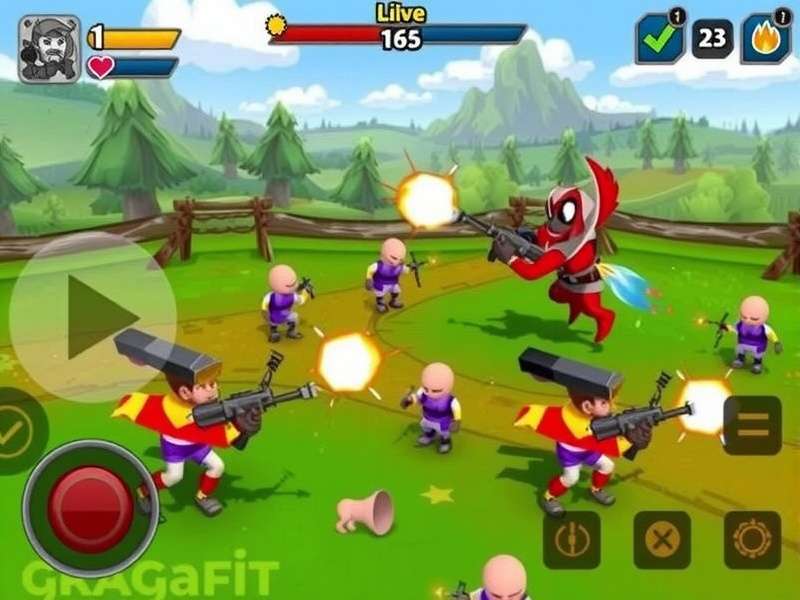Image resolution: width=800 pixels, height=600 pixels.
Task: Select the circle-with-vertical-line action button
Action: click(572, 540)
